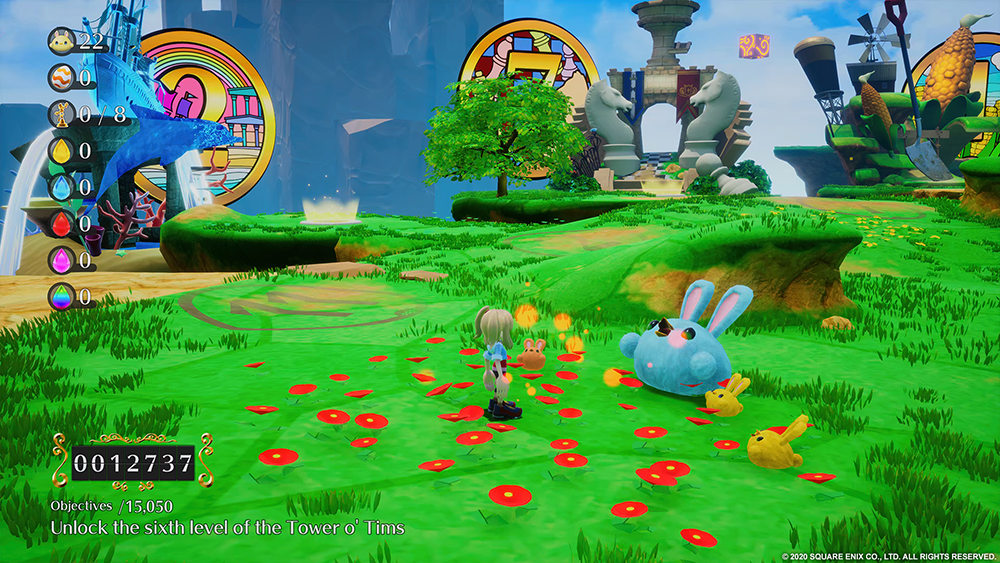Choose the blue drop icon
Viewport: 1000px width, 563px height.
pyautogui.click(x=62, y=187)
